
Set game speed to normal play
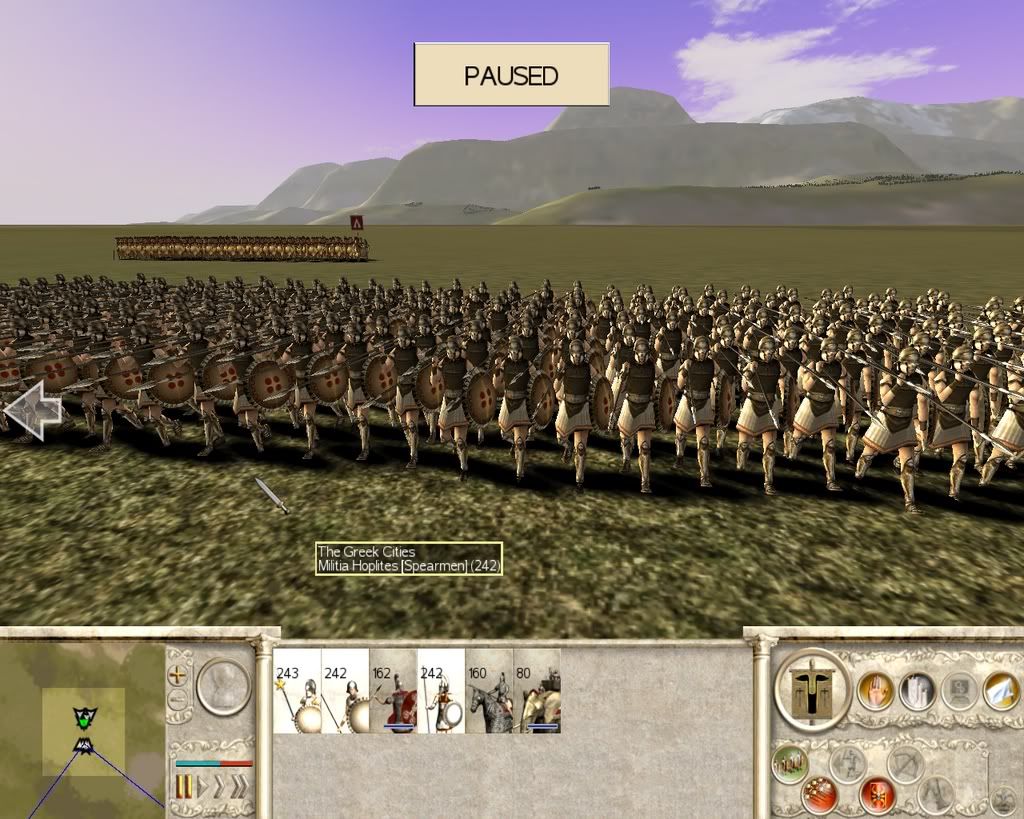203,786
